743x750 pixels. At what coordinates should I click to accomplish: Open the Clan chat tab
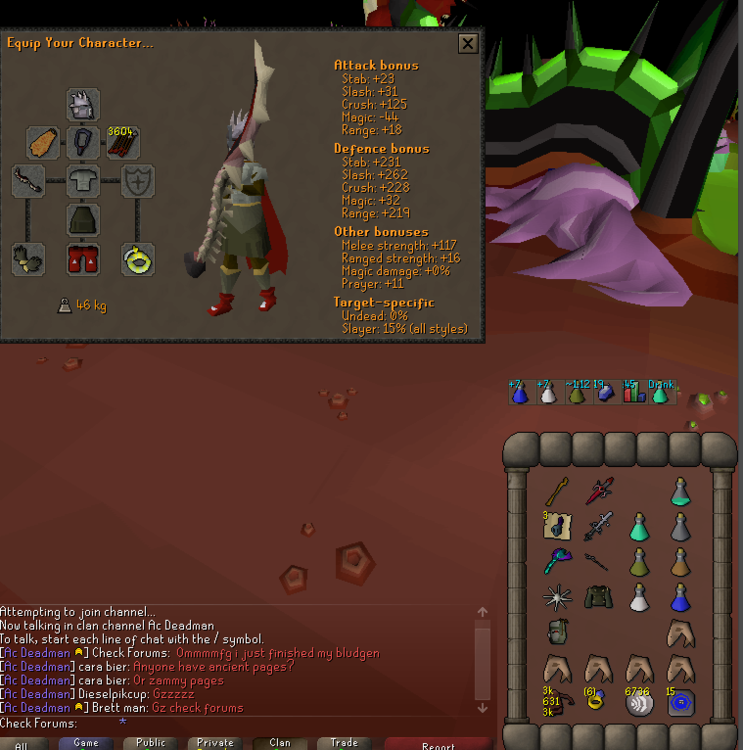280,743
